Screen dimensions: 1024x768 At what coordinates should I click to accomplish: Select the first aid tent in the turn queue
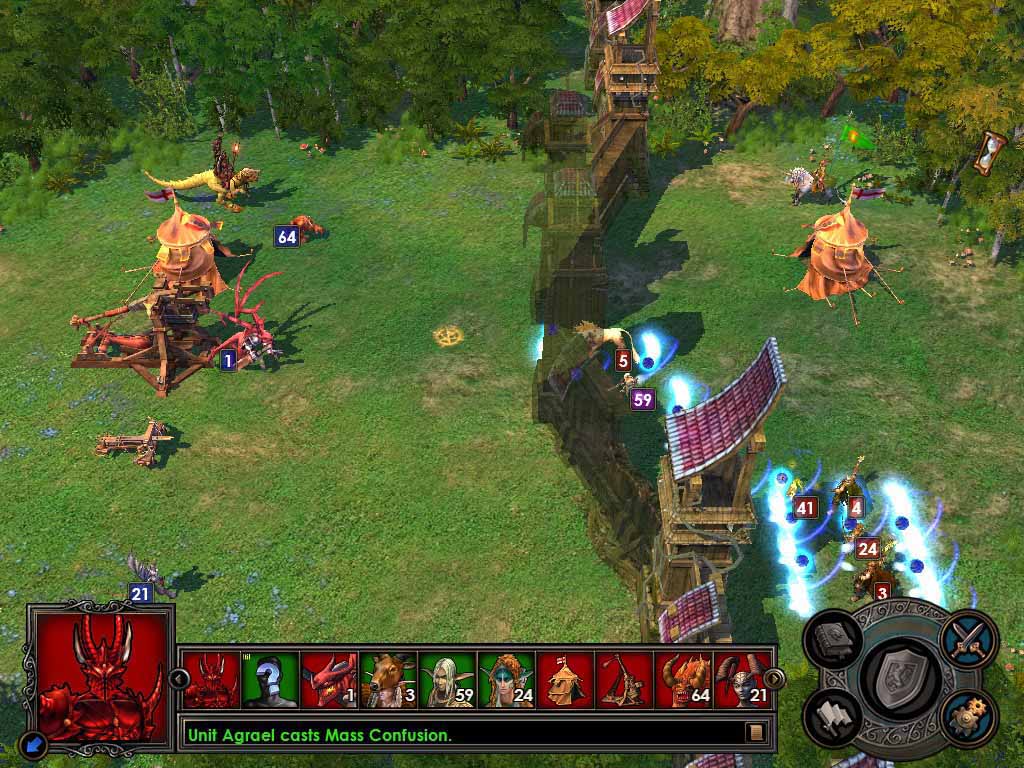565,680
